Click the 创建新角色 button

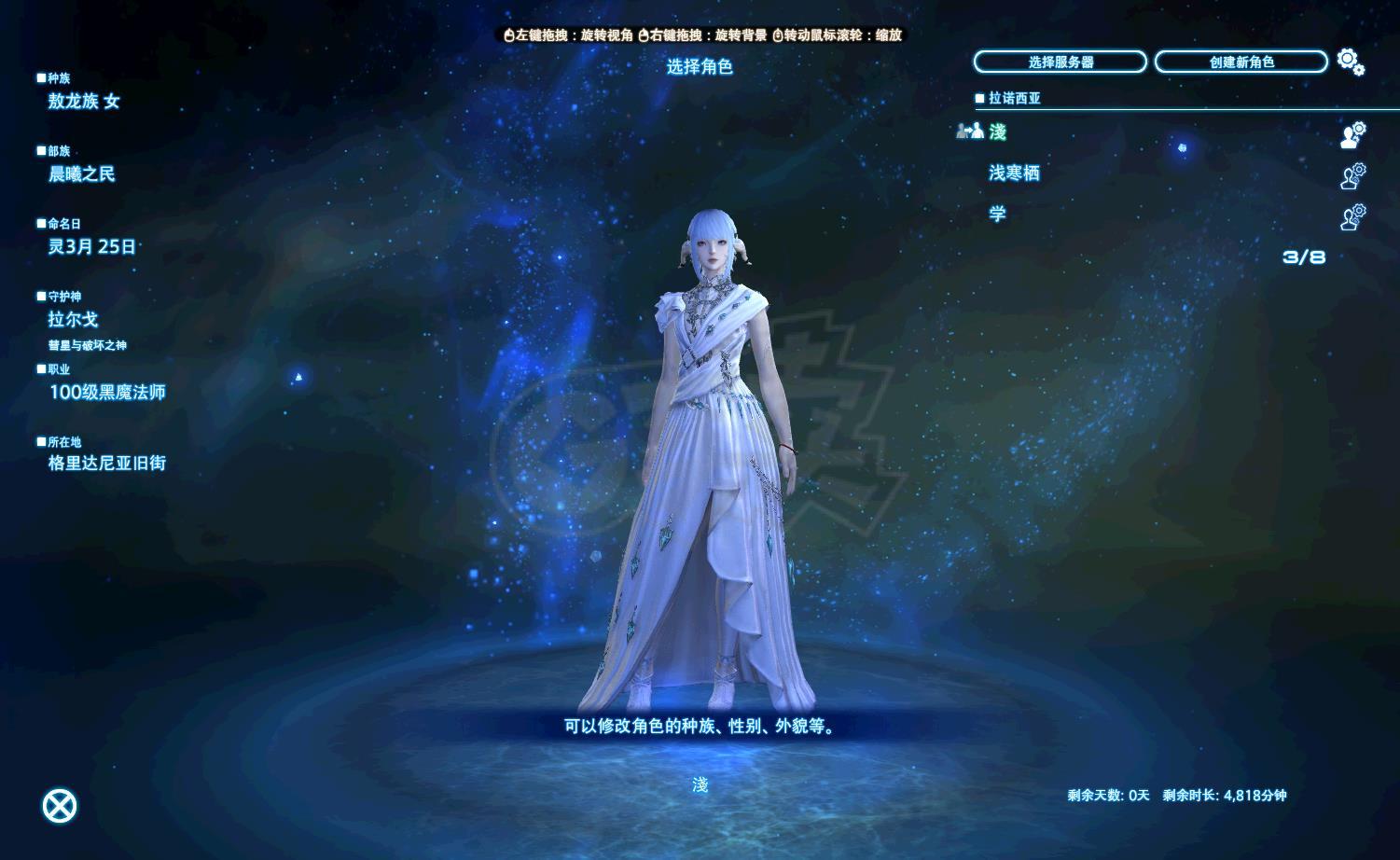[1241, 62]
